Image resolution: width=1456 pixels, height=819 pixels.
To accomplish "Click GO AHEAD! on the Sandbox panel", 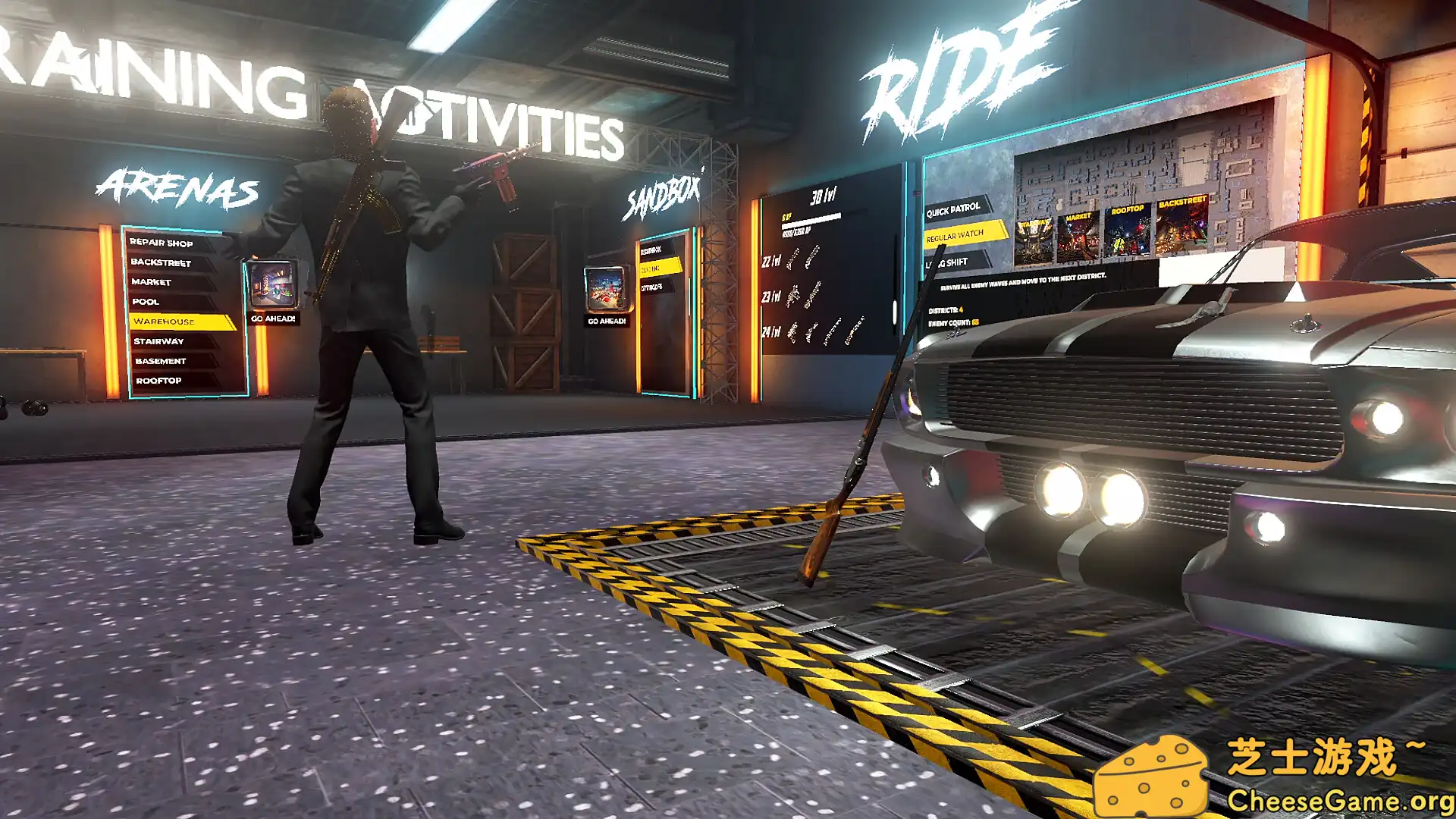I will point(606,322).
